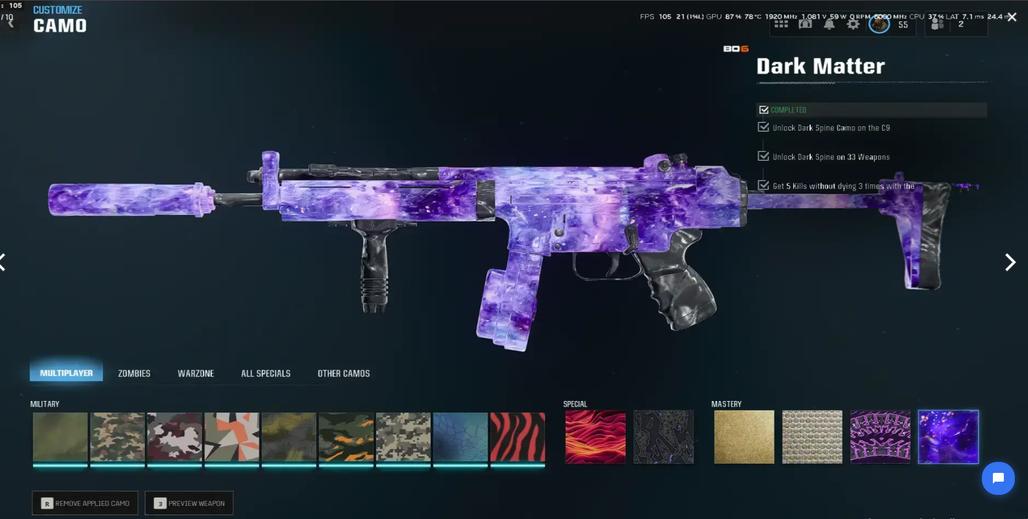Image resolution: width=1028 pixels, height=519 pixels.
Task: Open Preview Weapon view
Action: [x=189, y=503]
